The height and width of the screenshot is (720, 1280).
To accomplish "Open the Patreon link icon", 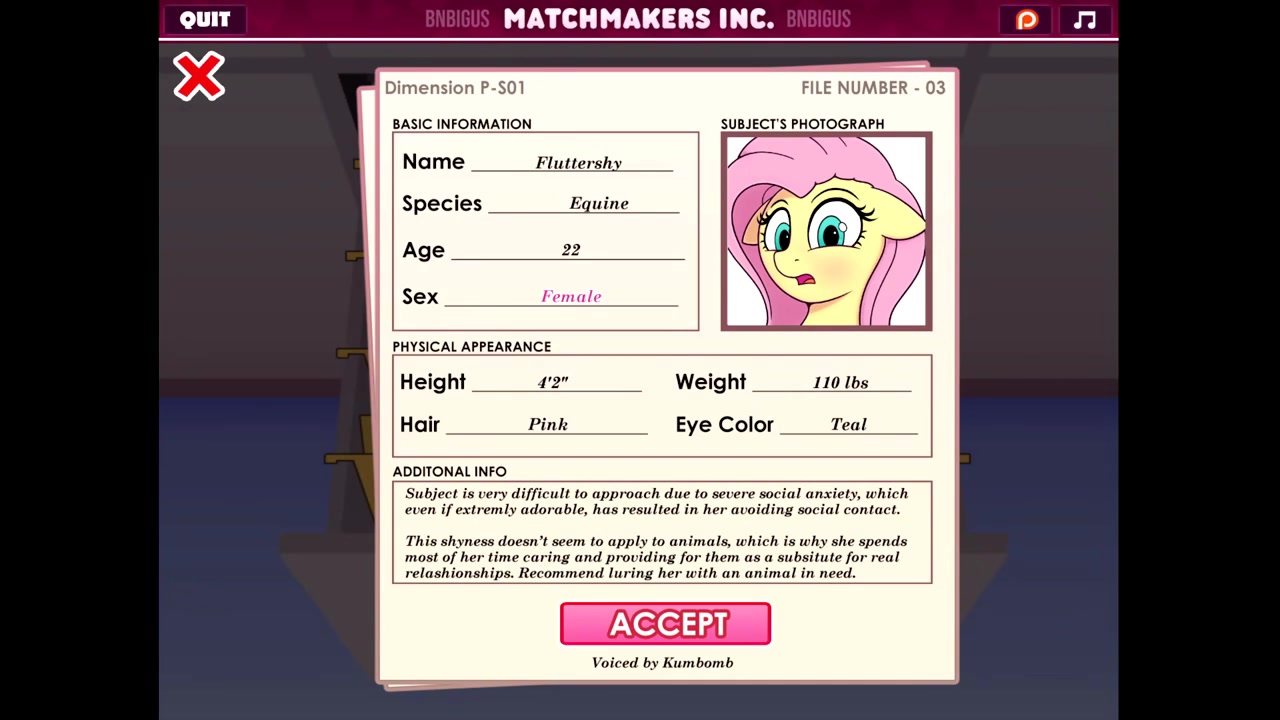I will click(x=1027, y=20).
